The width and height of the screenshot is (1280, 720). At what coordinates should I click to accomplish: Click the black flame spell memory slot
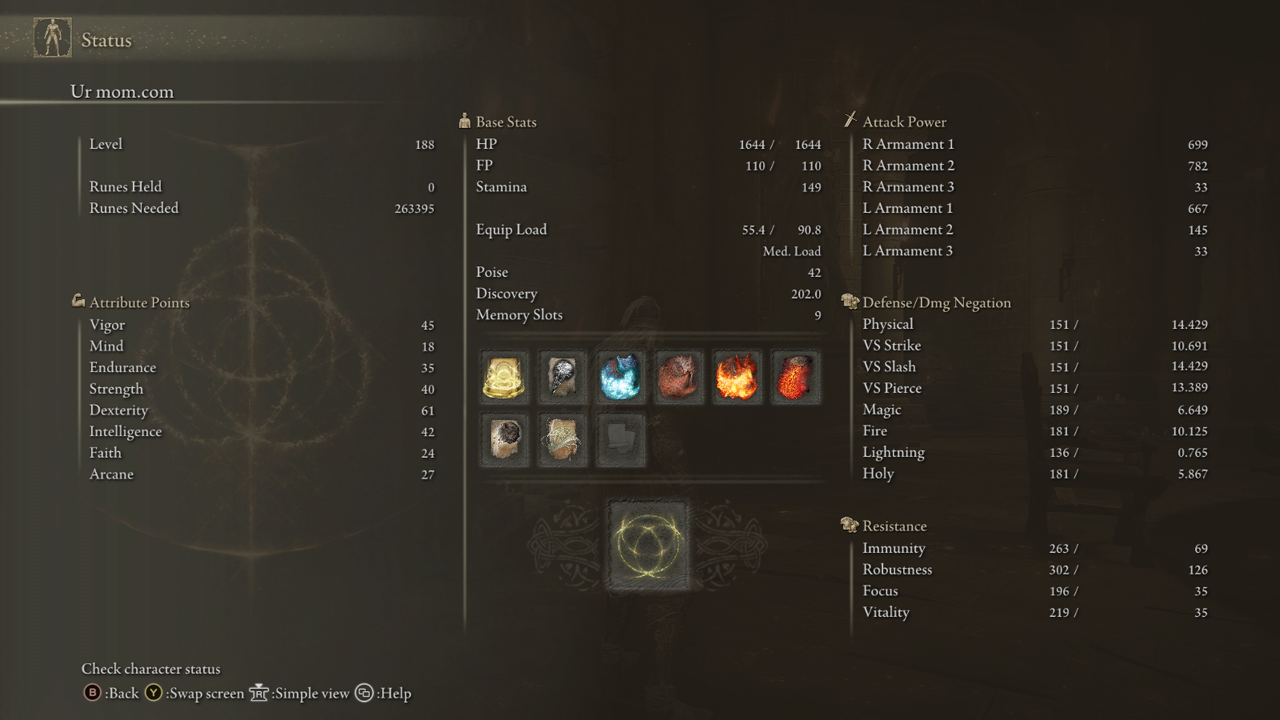tap(561, 376)
